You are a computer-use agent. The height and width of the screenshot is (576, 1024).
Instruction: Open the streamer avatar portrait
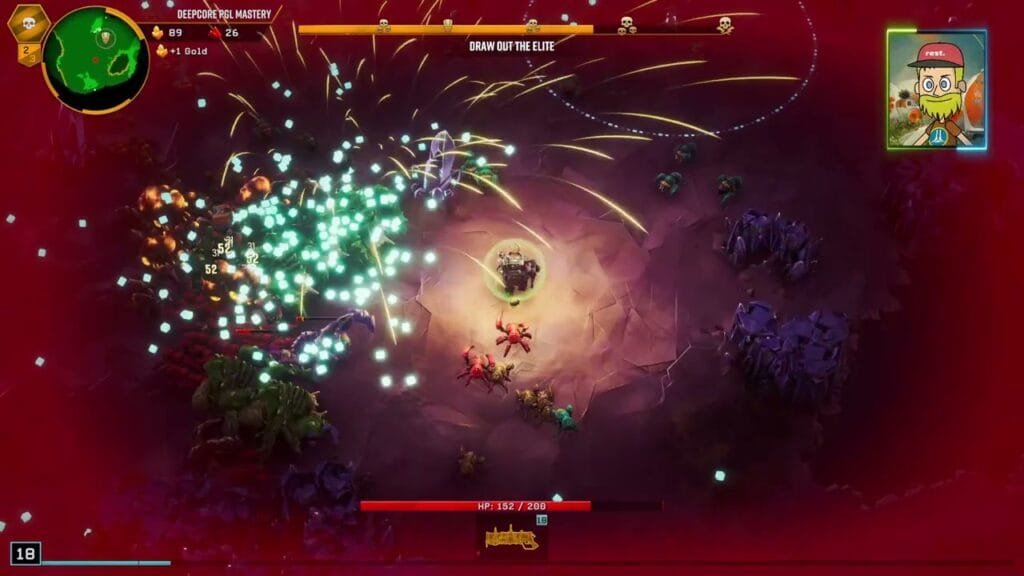936,89
